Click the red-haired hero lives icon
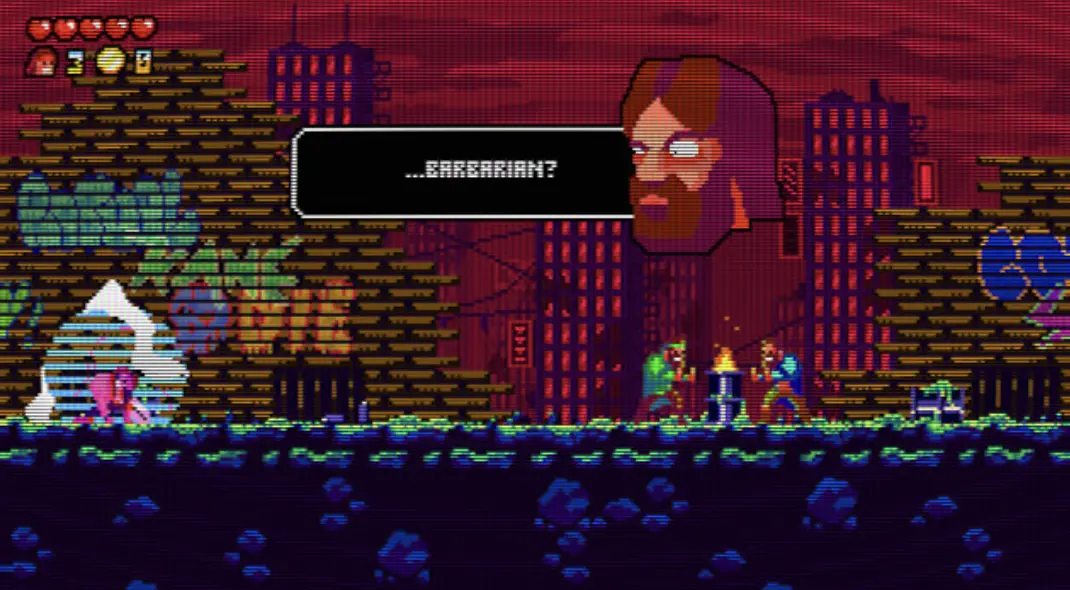The image size is (1070, 590). 42,62
